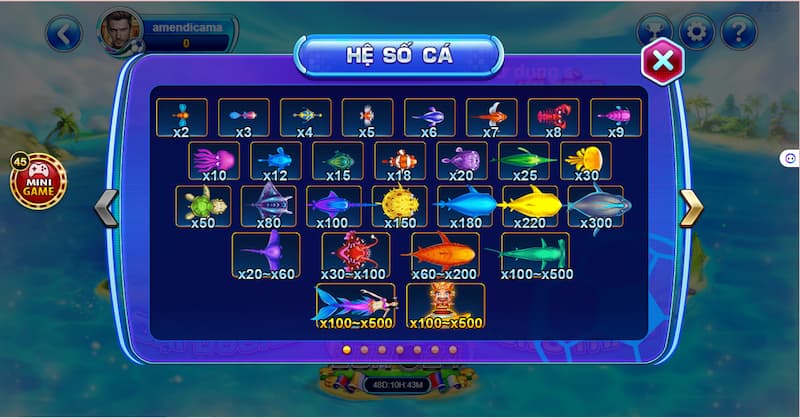Open the settings gear
Screen dimensions: 800x418
[697, 32]
